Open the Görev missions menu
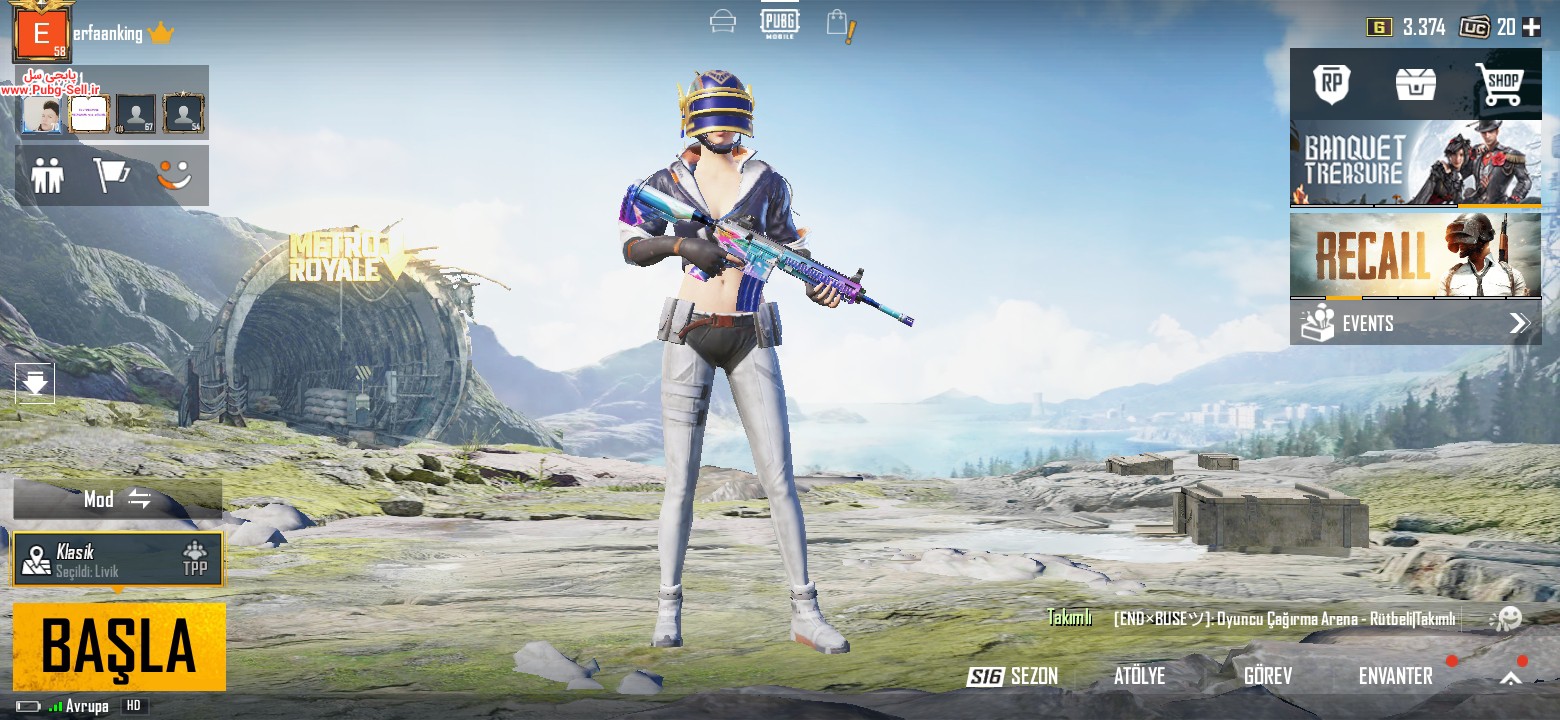 click(1267, 677)
